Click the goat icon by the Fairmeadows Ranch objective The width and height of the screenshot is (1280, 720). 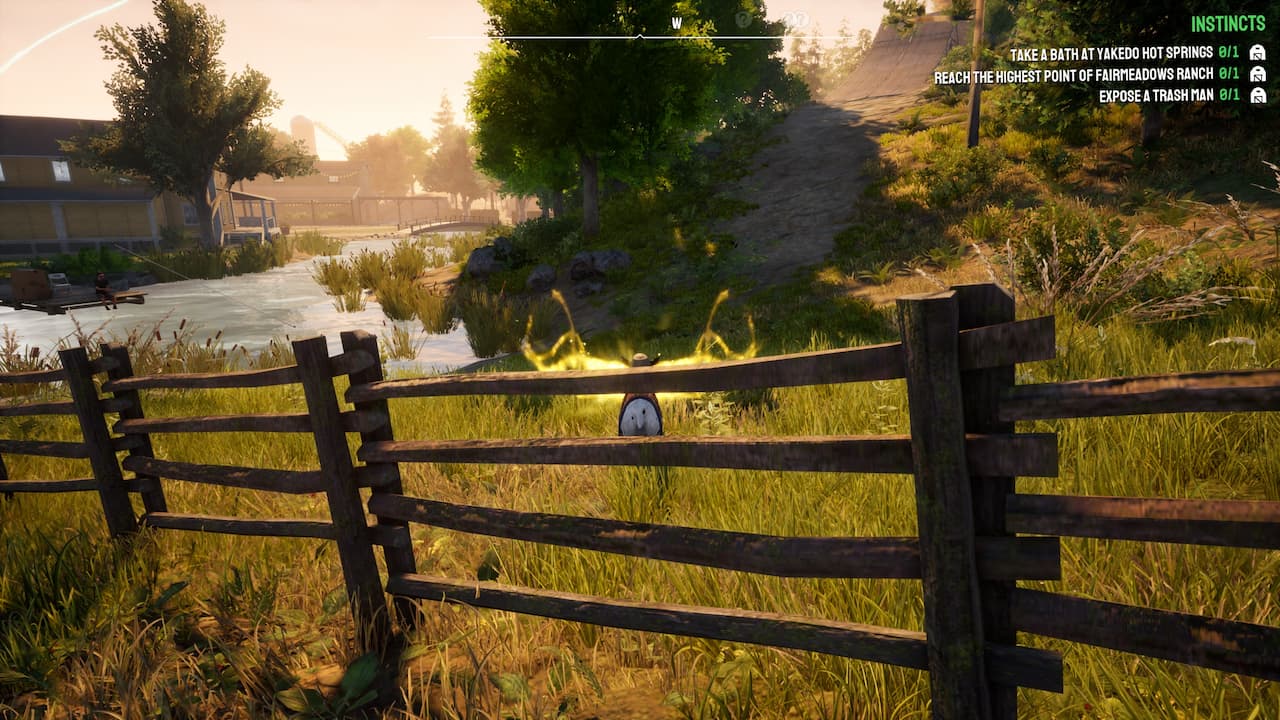[x=1256, y=74]
